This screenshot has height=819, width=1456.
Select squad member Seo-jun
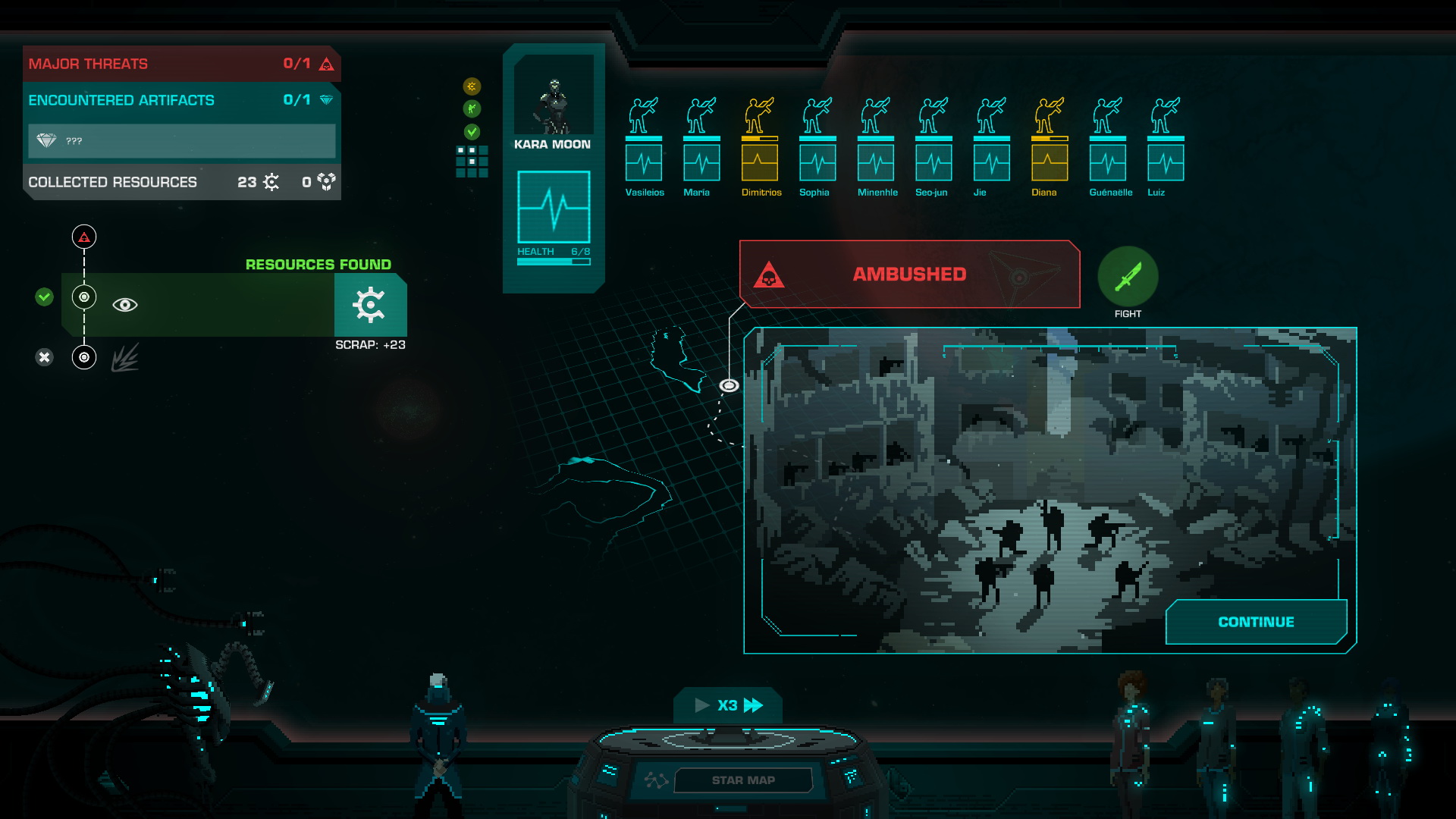(934, 144)
